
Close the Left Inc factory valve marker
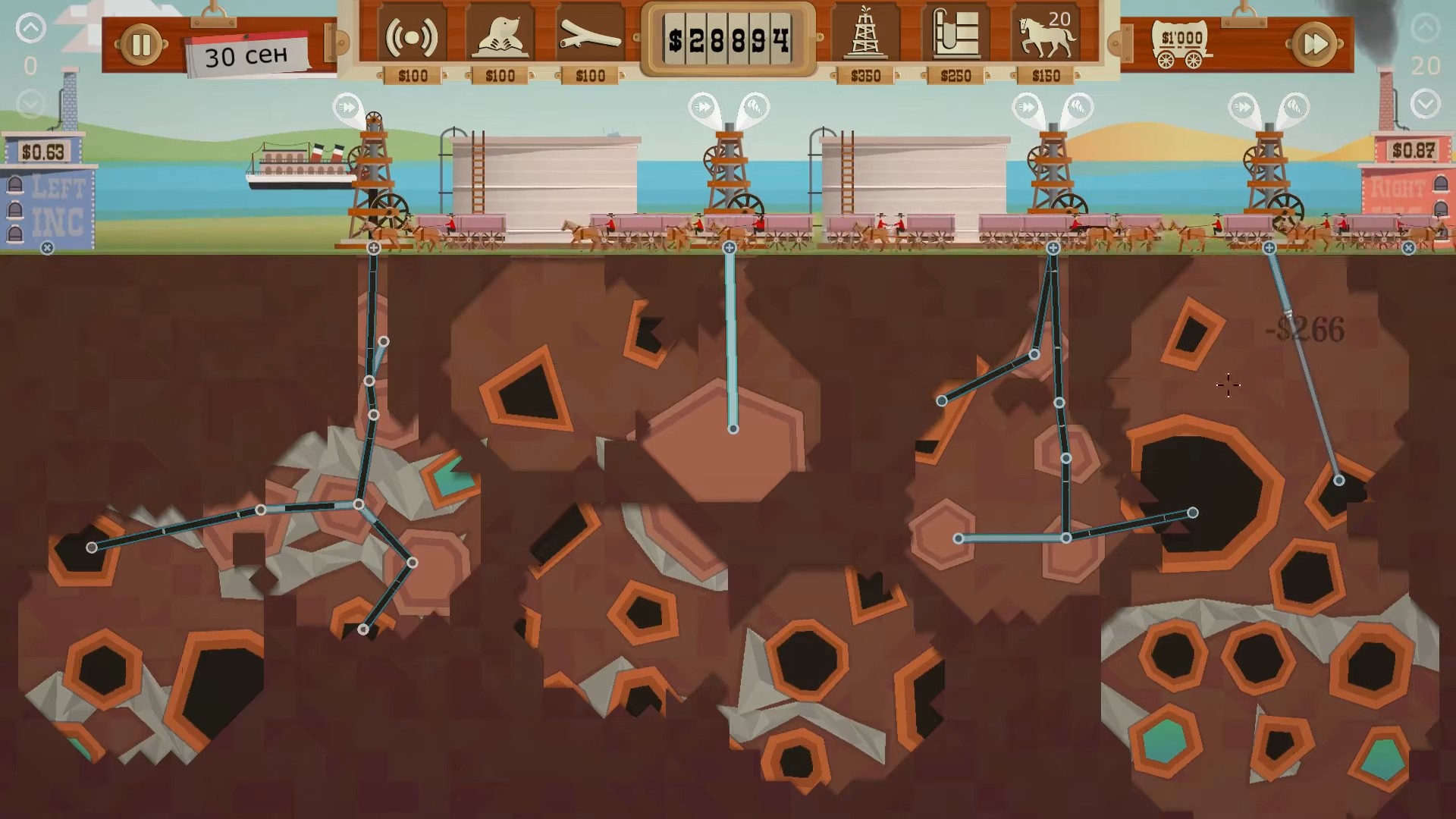(x=47, y=248)
